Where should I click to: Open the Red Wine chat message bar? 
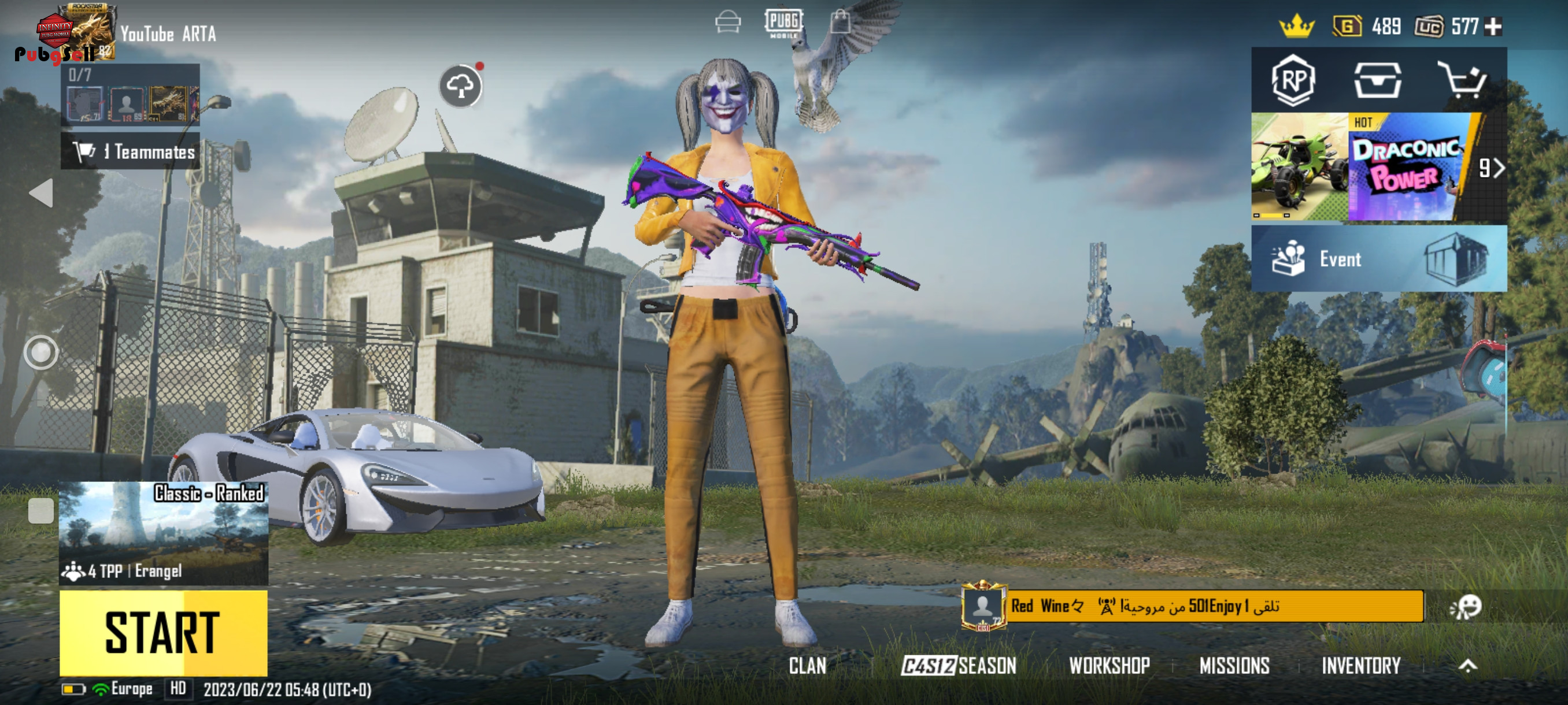[x=1214, y=606]
